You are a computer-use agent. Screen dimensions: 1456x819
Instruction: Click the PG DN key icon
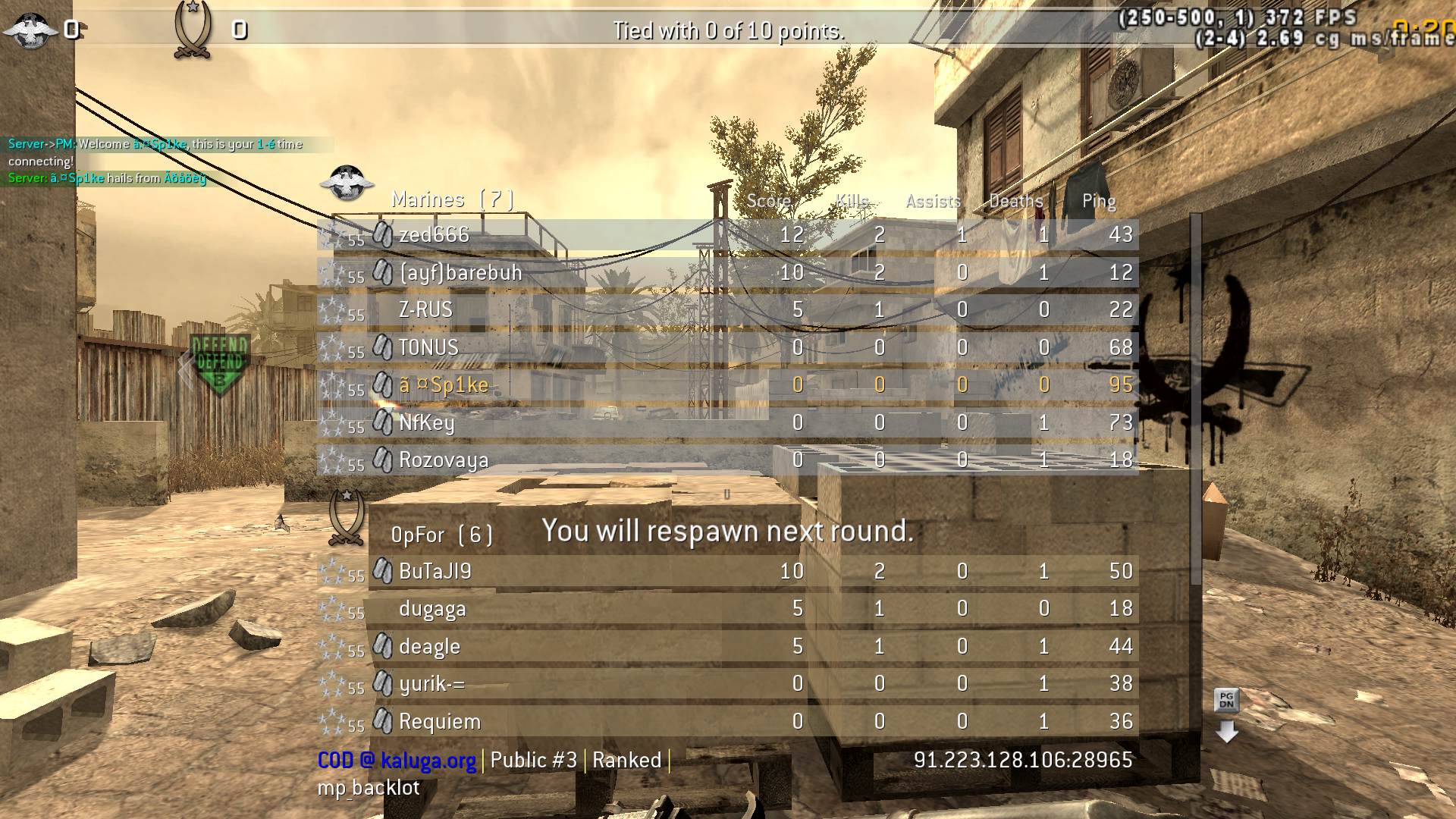[x=1228, y=699]
